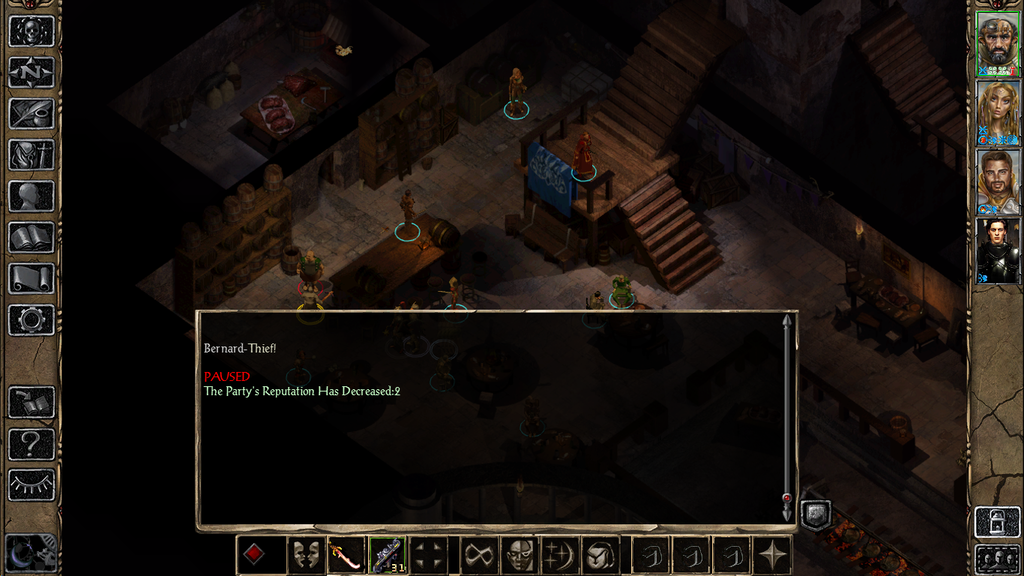The width and height of the screenshot is (1024, 576).
Task: Open the inventory screen
Action: (31, 155)
